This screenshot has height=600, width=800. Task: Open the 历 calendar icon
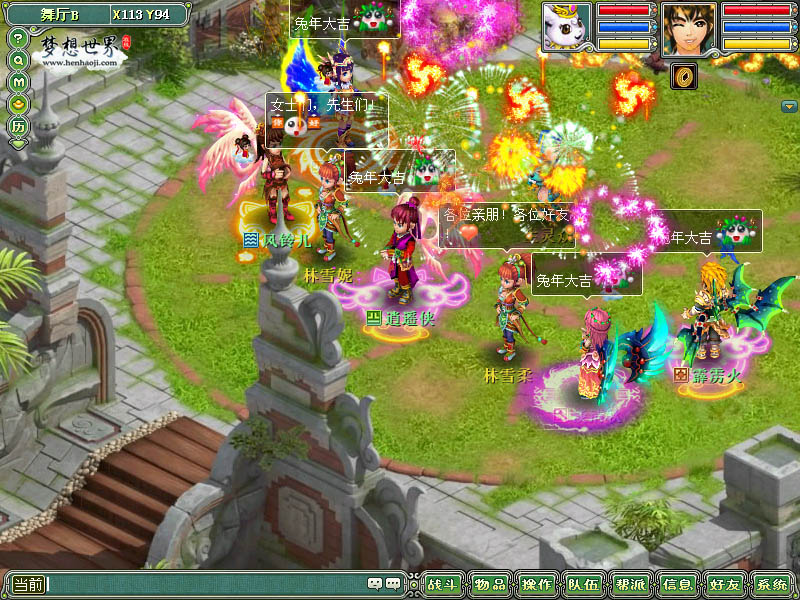point(18,126)
